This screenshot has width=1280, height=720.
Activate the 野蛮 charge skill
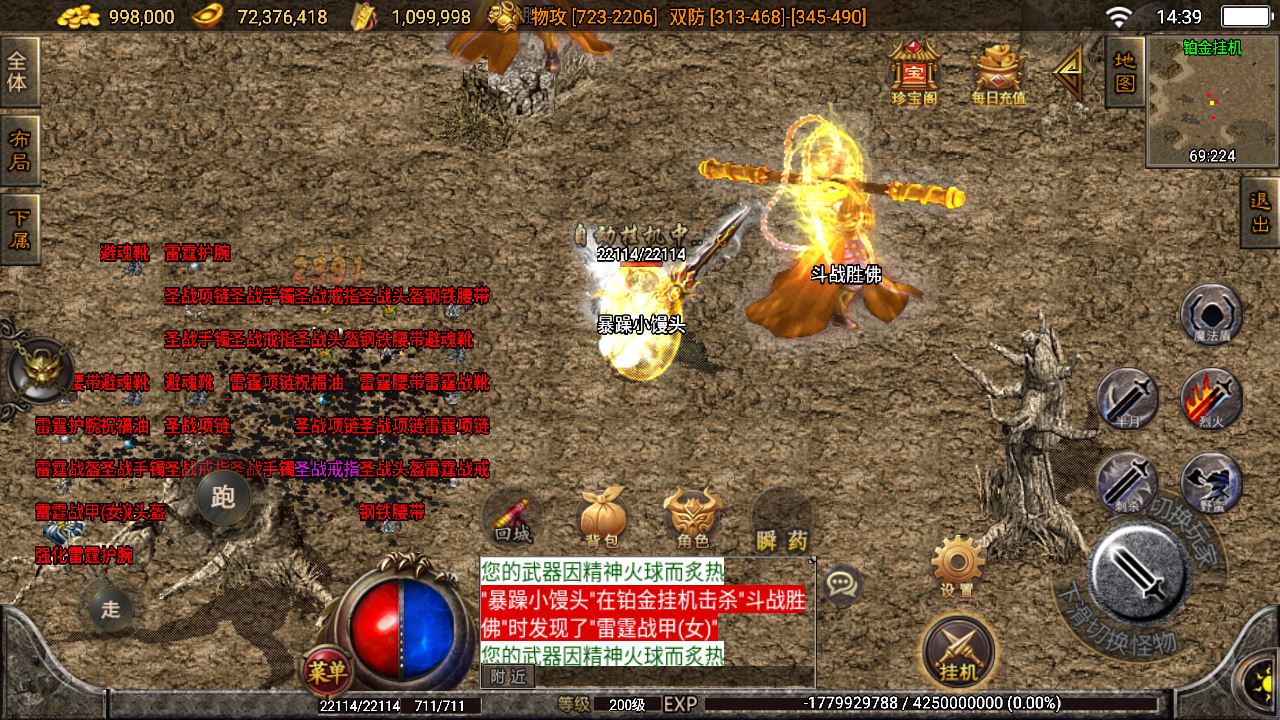pyautogui.click(x=1211, y=482)
